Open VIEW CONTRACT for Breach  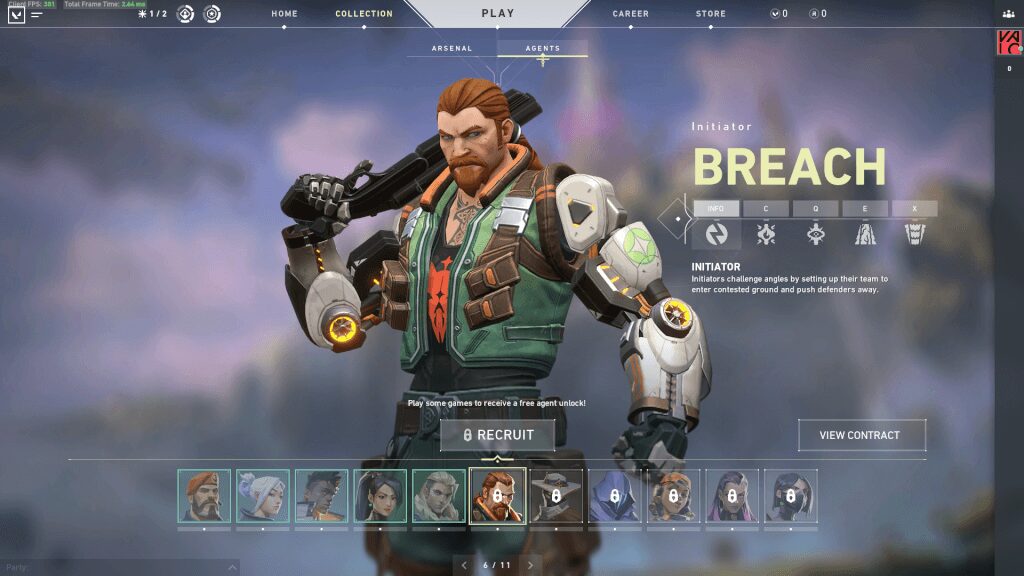860,435
